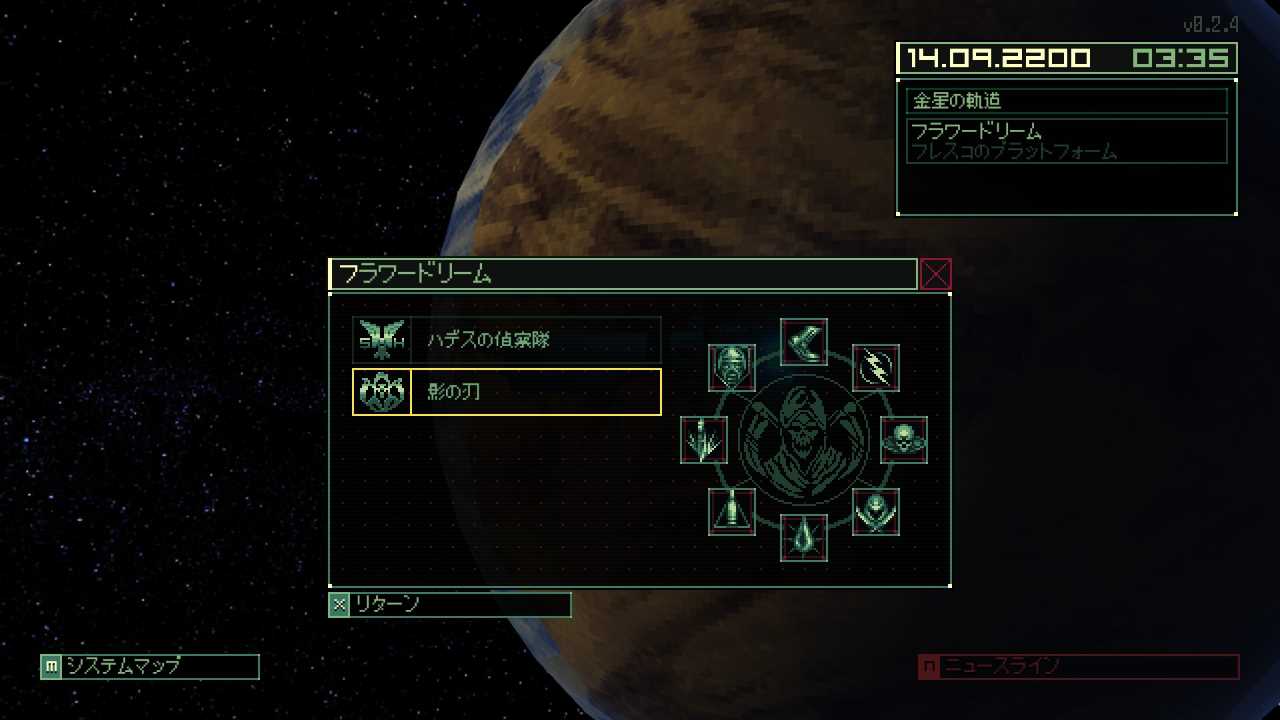Select the boomerang-shaped icon in the ring
The image size is (1280, 720).
(x=804, y=342)
